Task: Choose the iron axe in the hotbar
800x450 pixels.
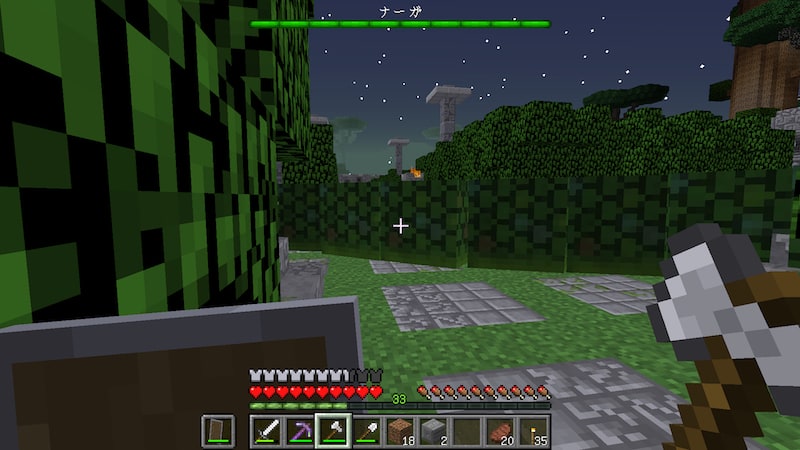Action: pyautogui.click(x=333, y=431)
